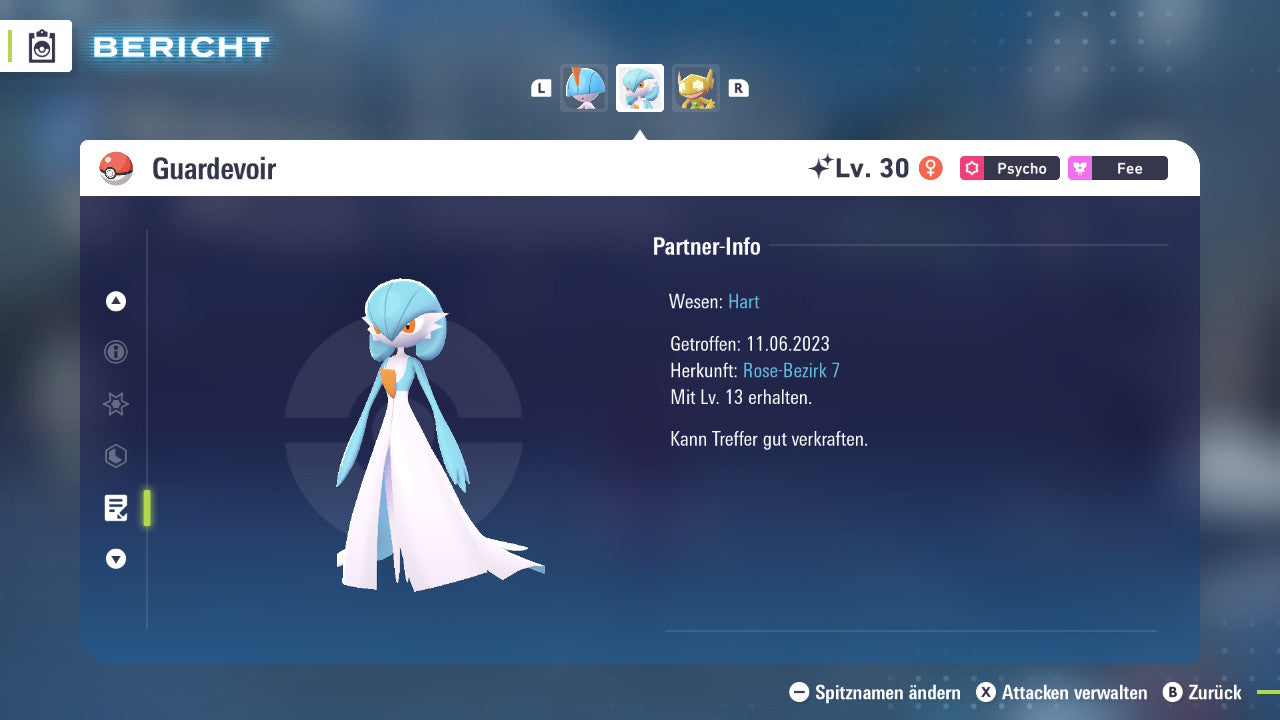Click the up arrow above the sidebar icons
This screenshot has height=720, width=1280.
(116, 300)
